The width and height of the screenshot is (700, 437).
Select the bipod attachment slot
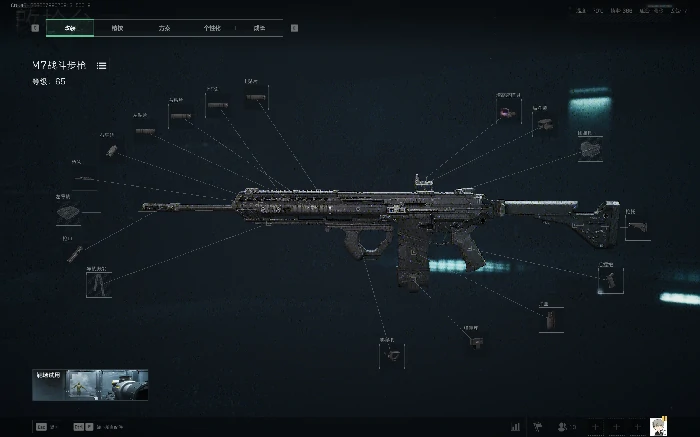[x=99, y=284]
